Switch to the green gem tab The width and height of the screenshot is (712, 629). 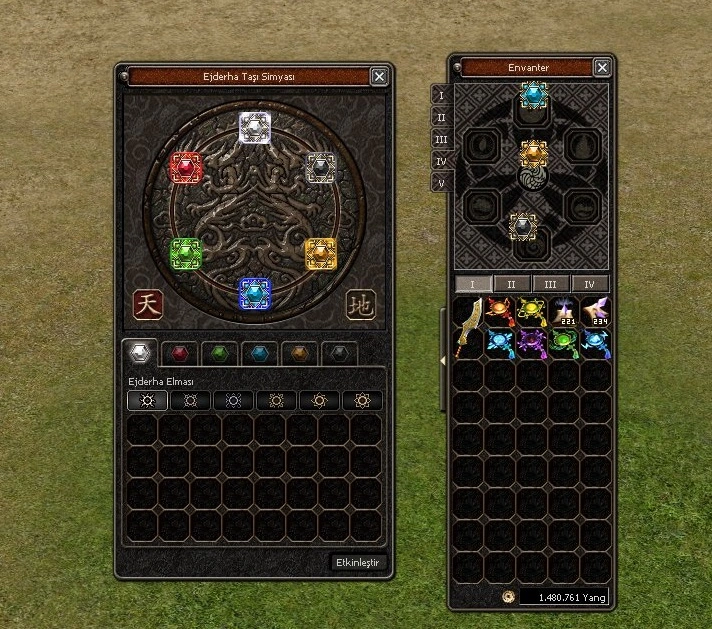coord(220,353)
